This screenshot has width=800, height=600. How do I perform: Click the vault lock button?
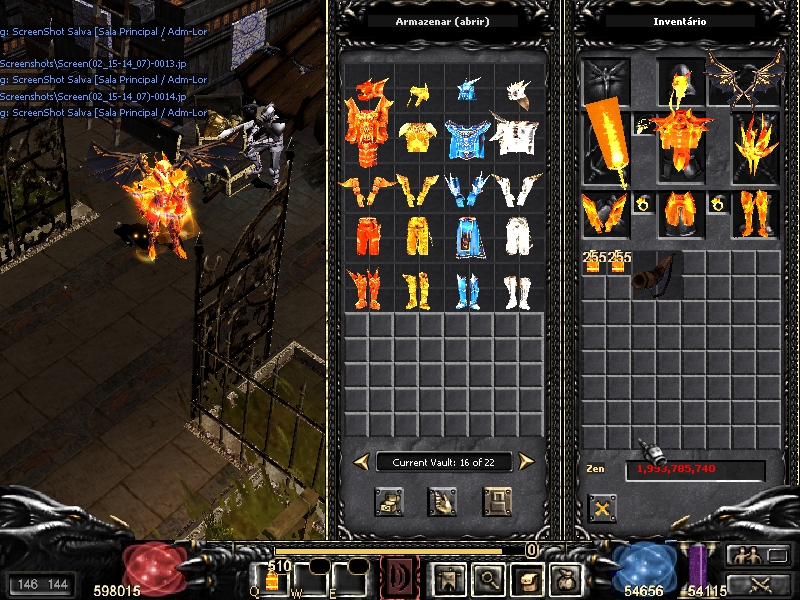[497, 500]
